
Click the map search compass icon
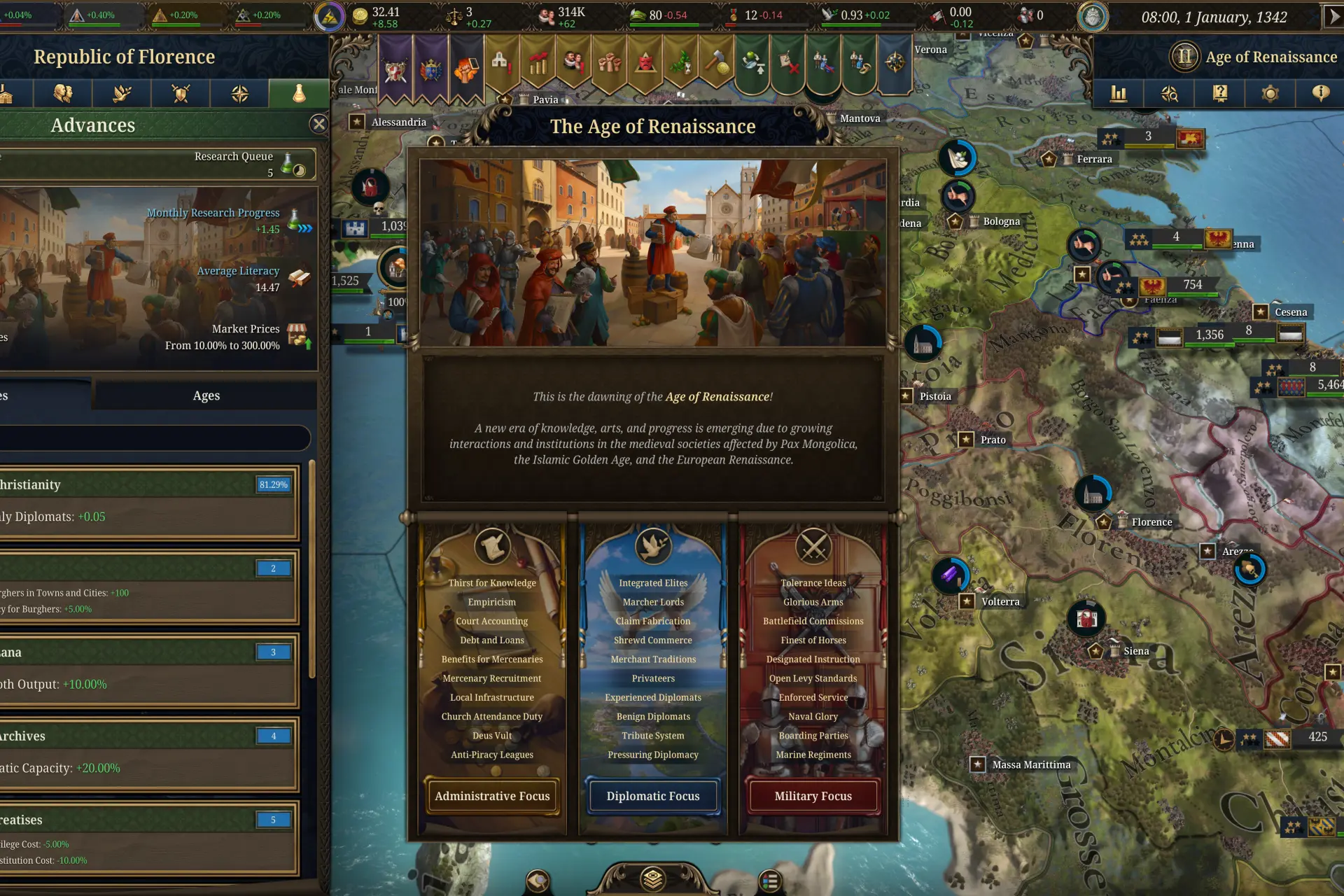click(x=1168, y=93)
